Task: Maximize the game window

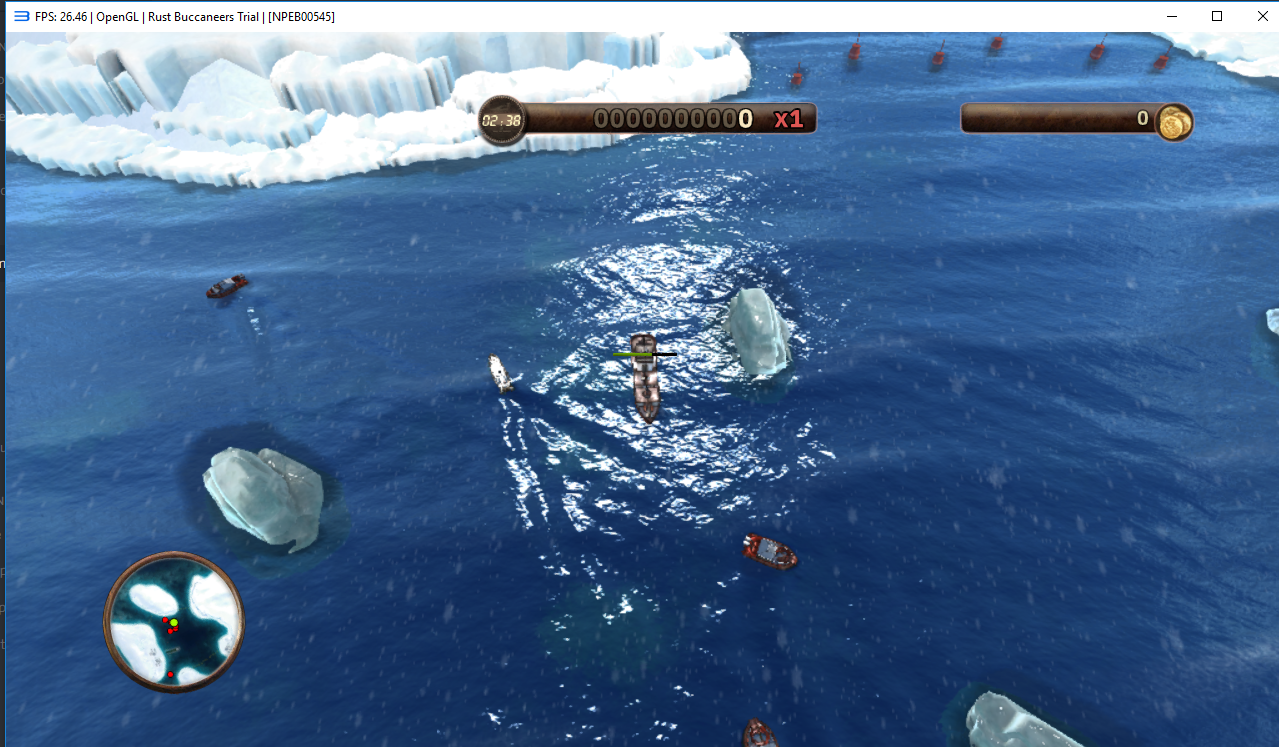Action: tap(1217, 16)
